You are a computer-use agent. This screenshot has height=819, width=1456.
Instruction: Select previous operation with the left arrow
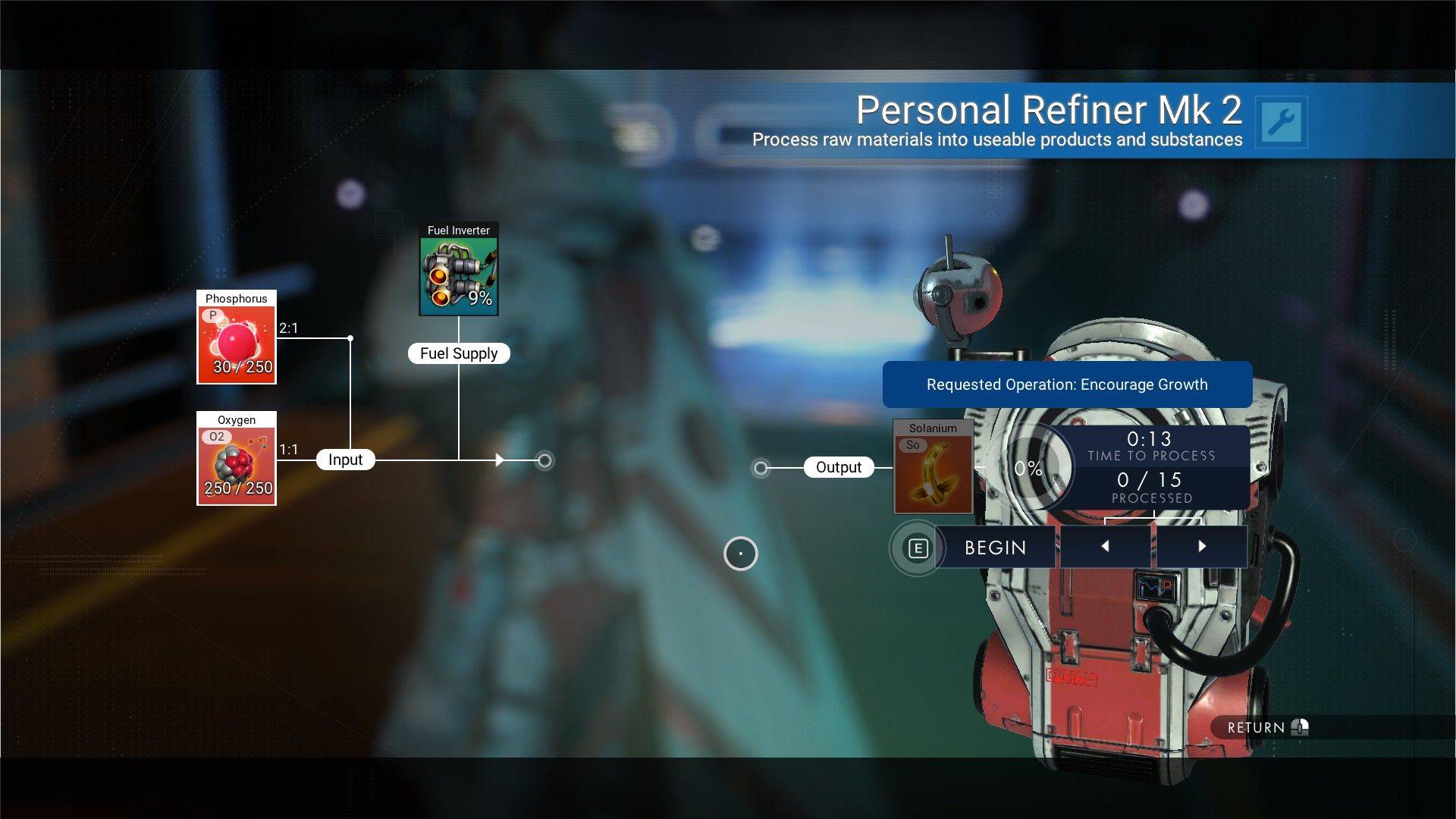(1104, 545)
